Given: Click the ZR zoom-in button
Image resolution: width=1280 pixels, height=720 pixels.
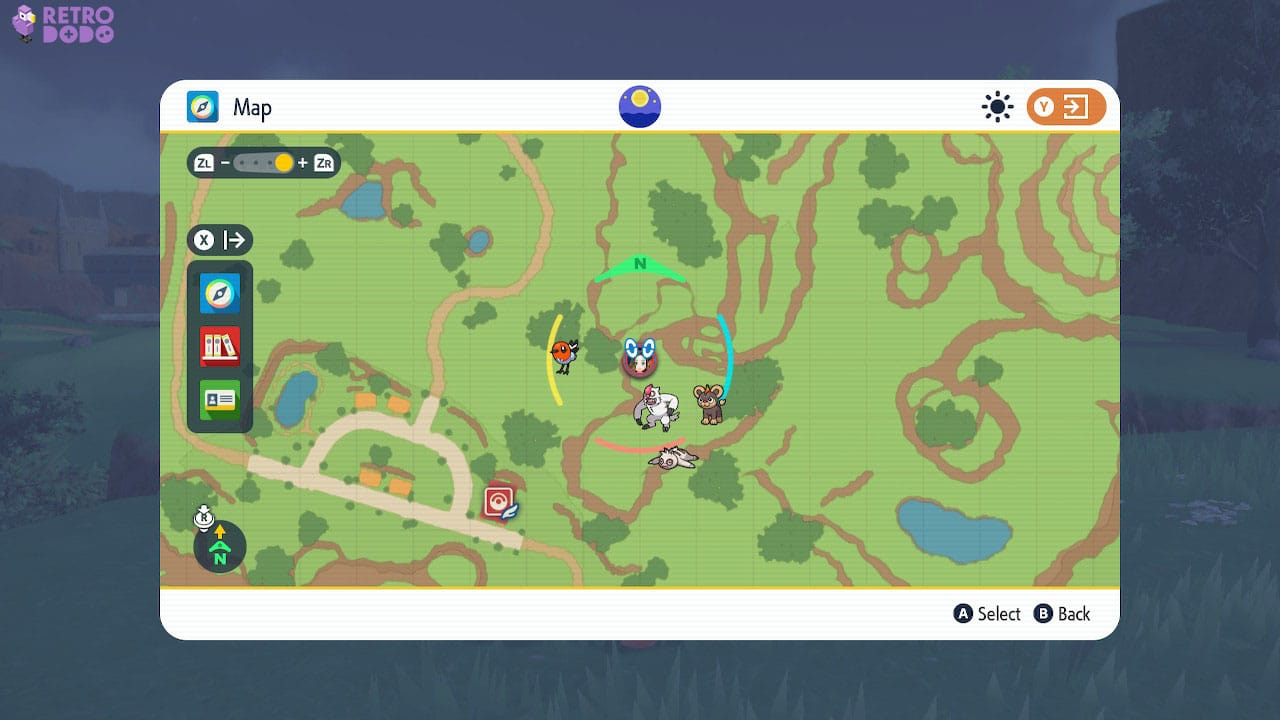Looking at the screenshot, I should pyautogui.click(x=322, y=162).
